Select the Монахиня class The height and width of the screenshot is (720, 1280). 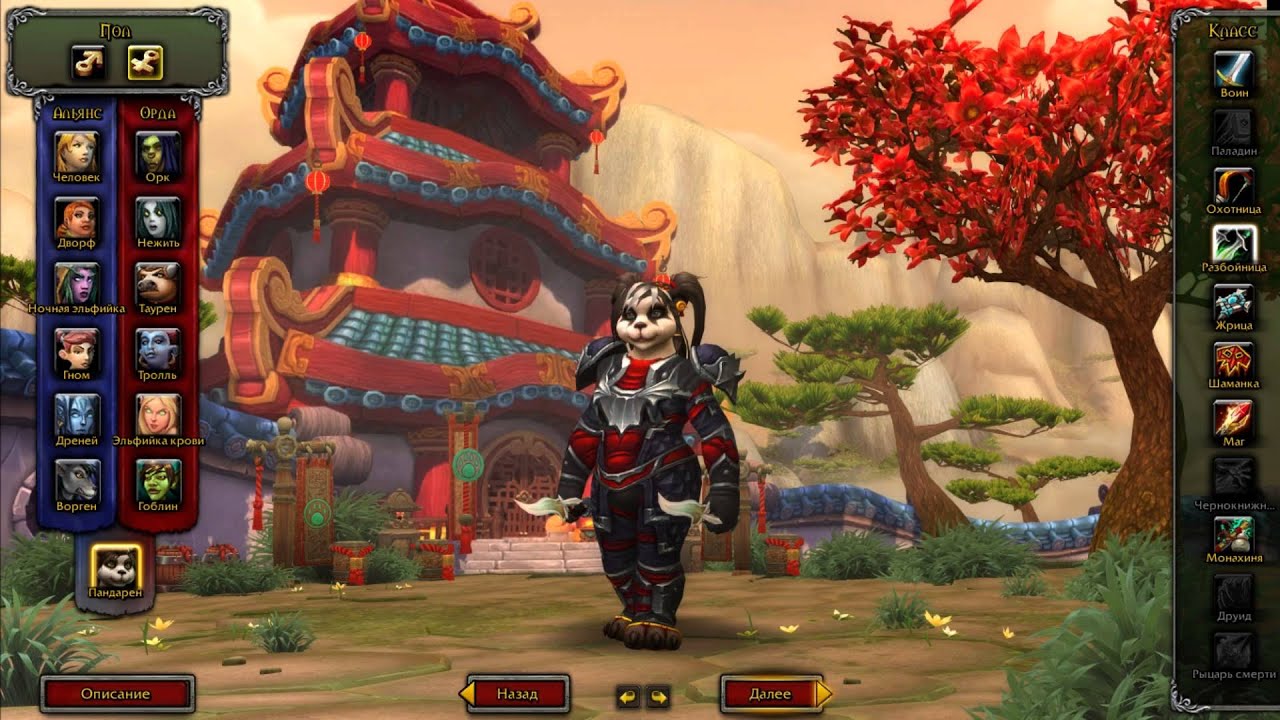pyautogui.click(x=1234, y=535)
